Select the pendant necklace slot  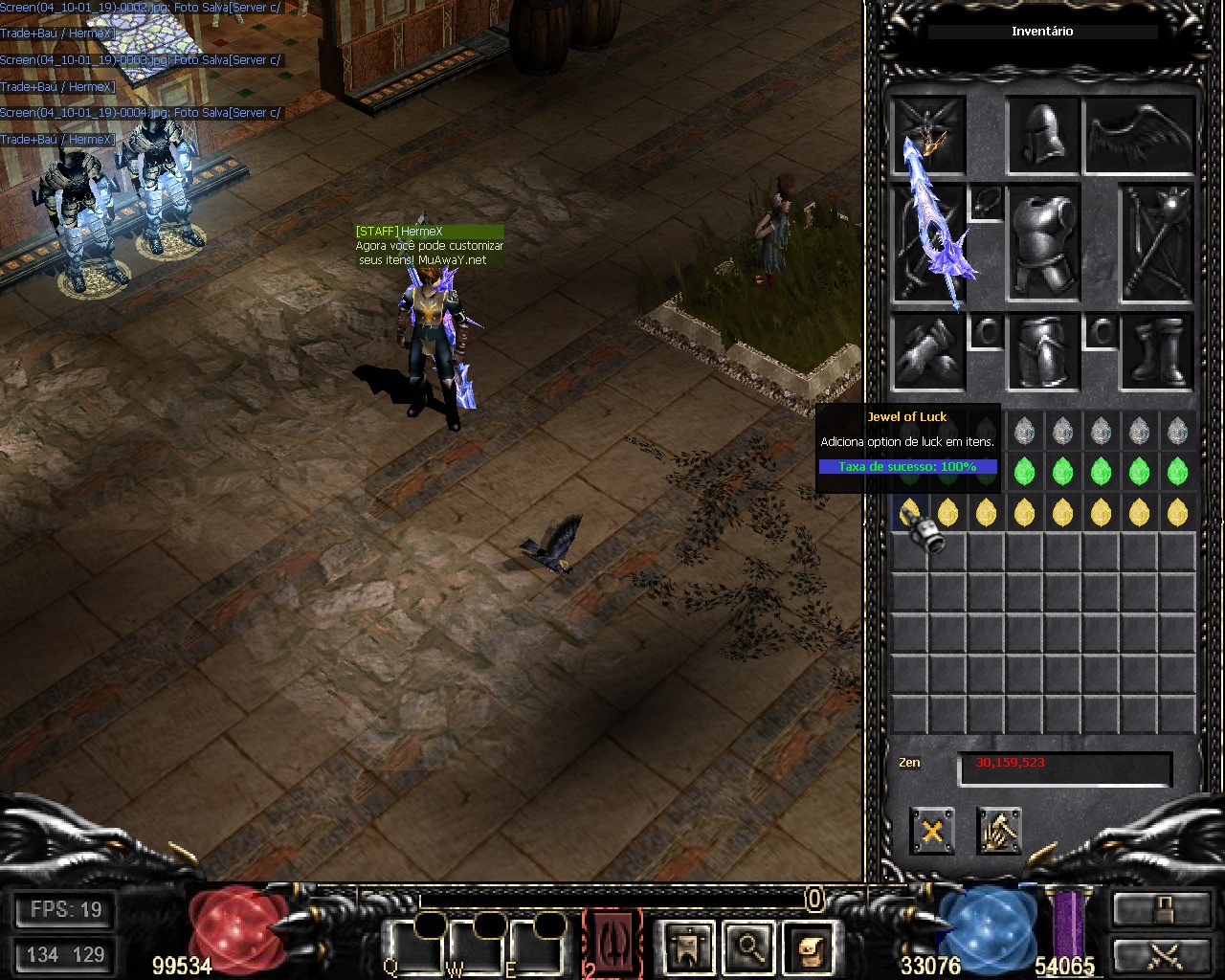coord(986,203)
